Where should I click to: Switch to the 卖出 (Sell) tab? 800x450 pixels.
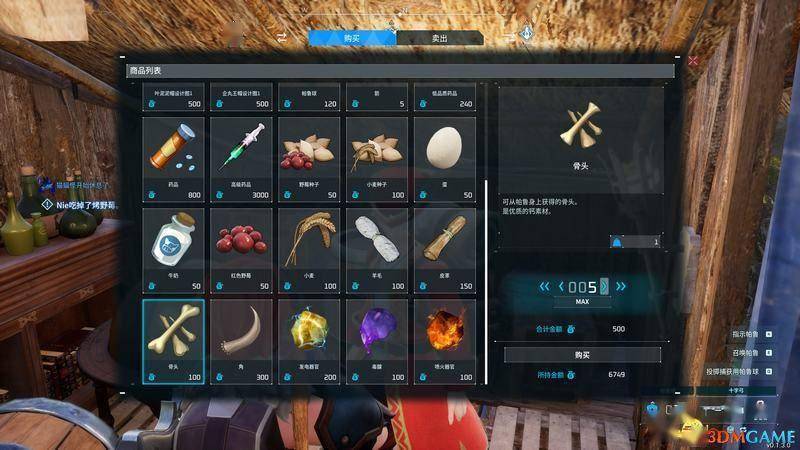coord(440,38)
